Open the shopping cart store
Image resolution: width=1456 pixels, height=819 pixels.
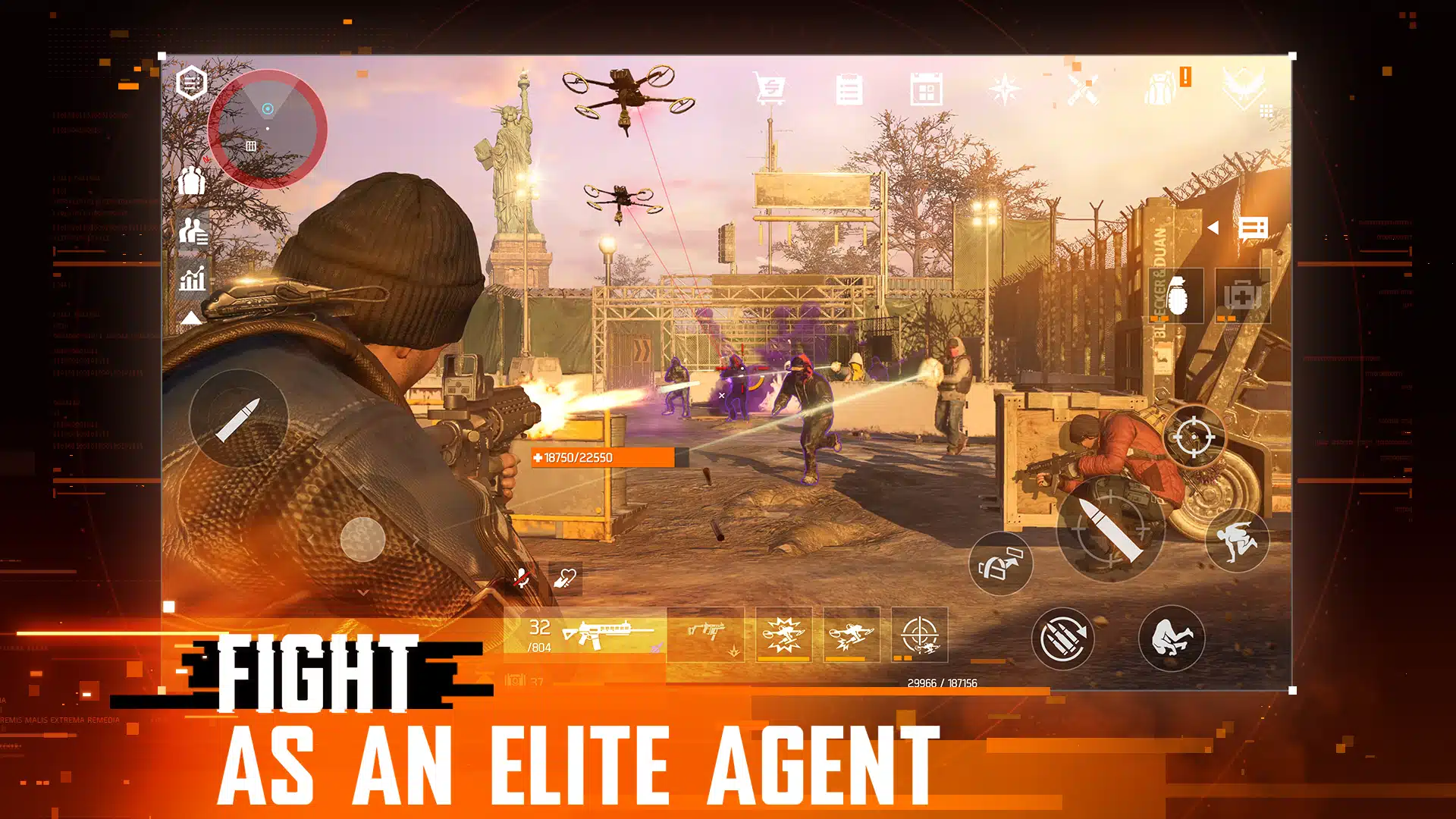pos(769,90)
